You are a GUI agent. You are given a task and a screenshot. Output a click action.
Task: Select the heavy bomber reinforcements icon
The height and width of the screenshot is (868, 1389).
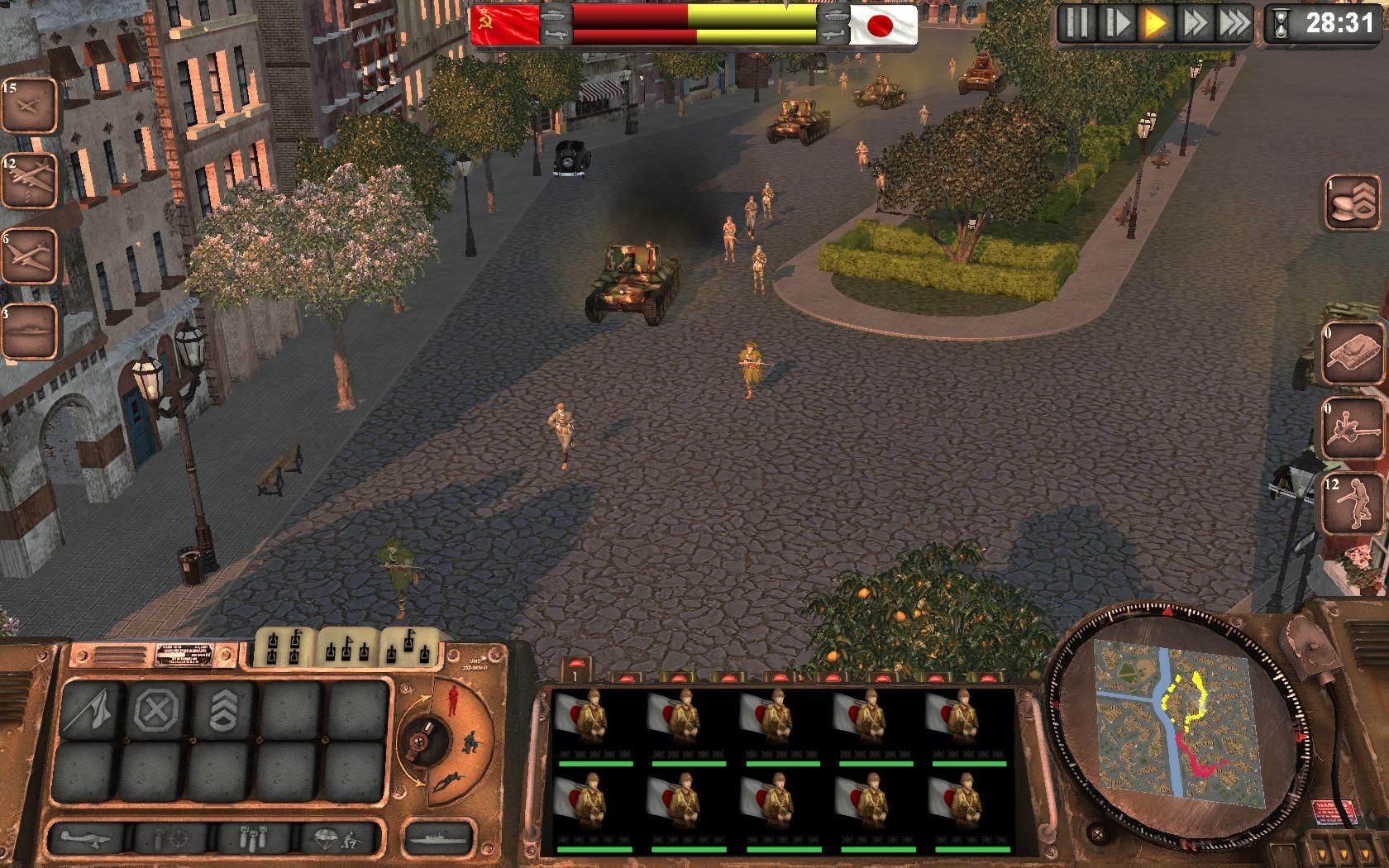coord(28,180)
